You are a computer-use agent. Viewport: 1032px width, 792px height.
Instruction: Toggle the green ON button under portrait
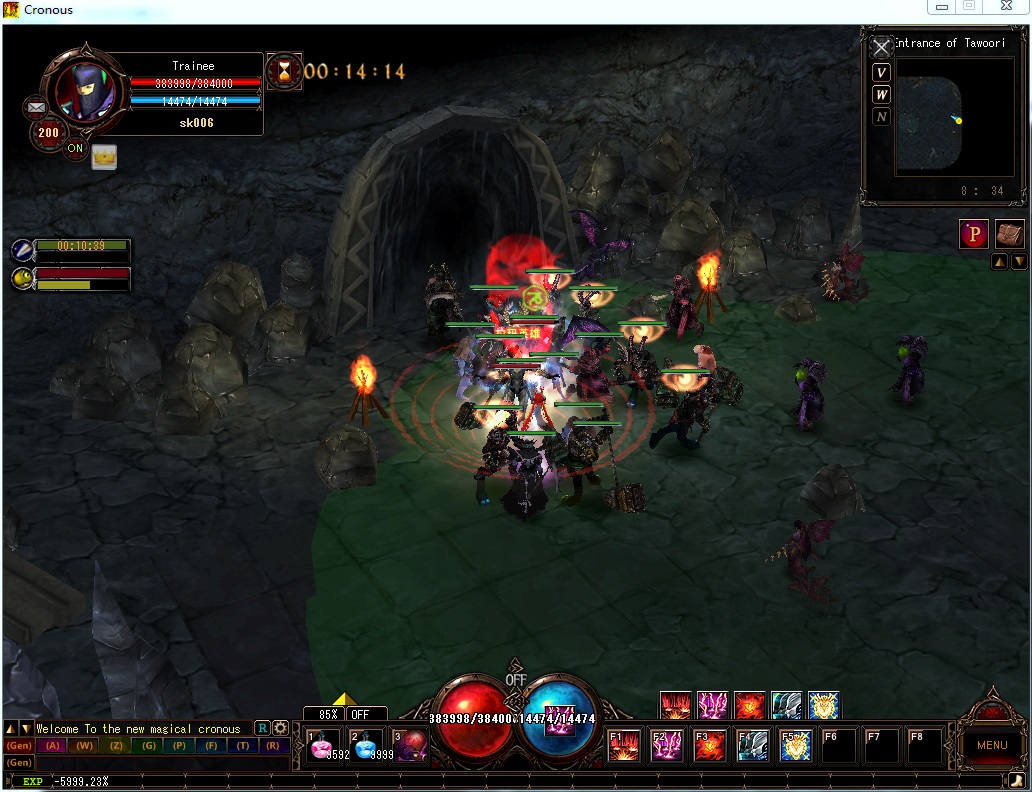(x=76, y=149)
